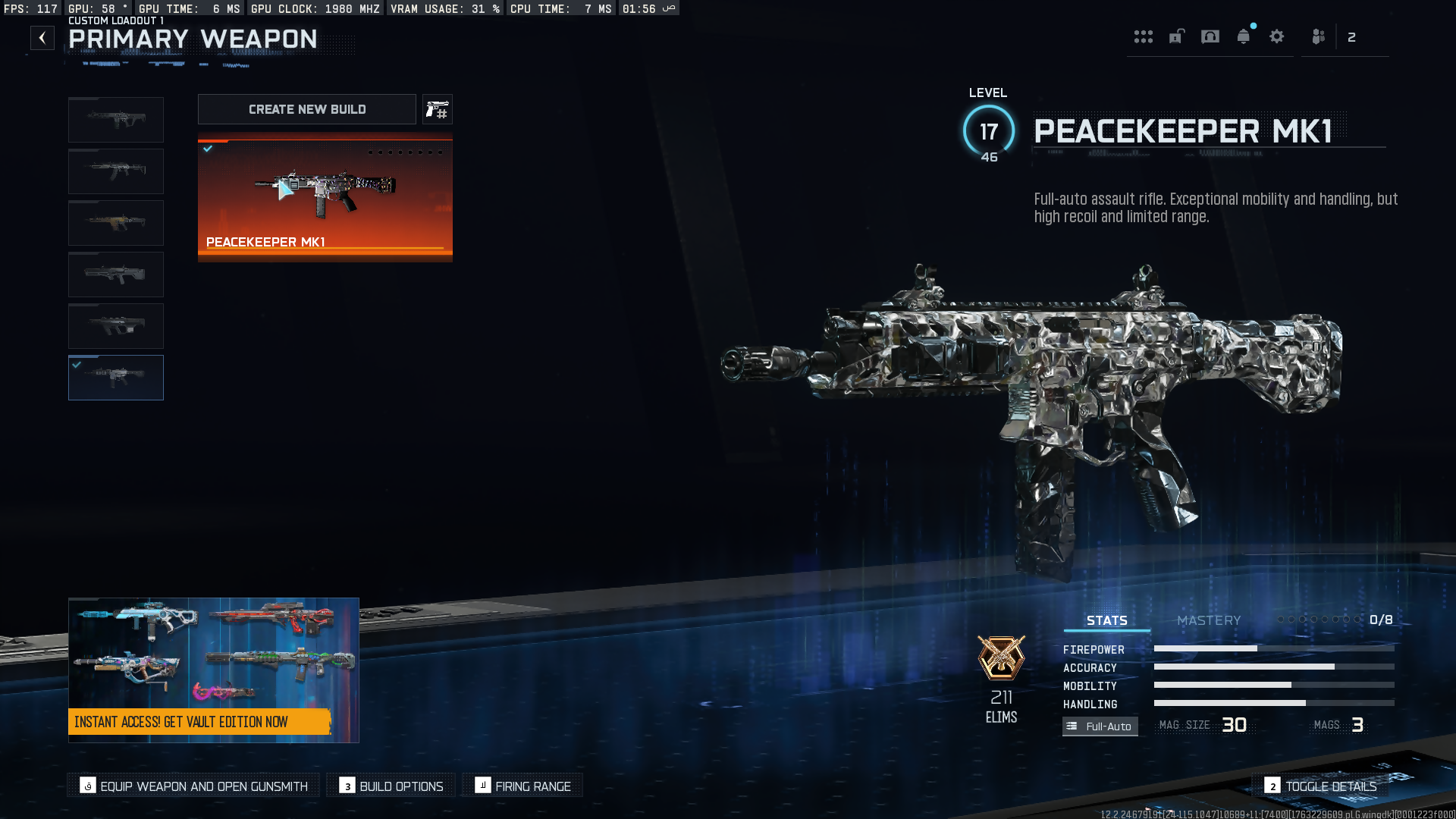Open the Vault Edition instant access banner
1456x819 pixels.
pos(214,670)
